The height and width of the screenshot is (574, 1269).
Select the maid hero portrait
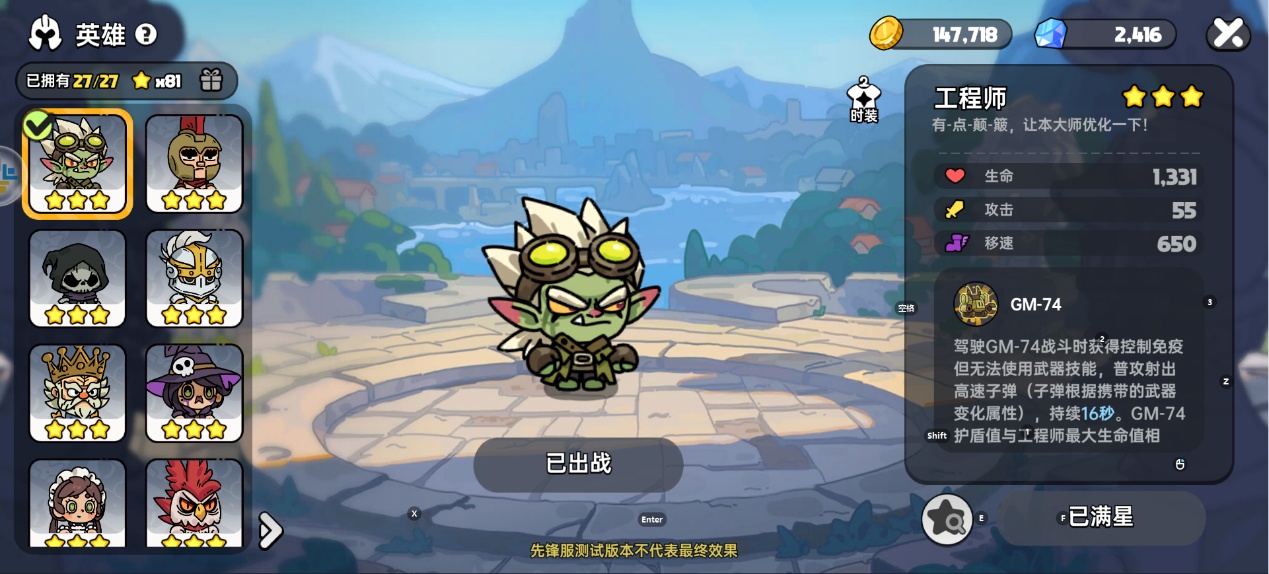tap(78, 503)
